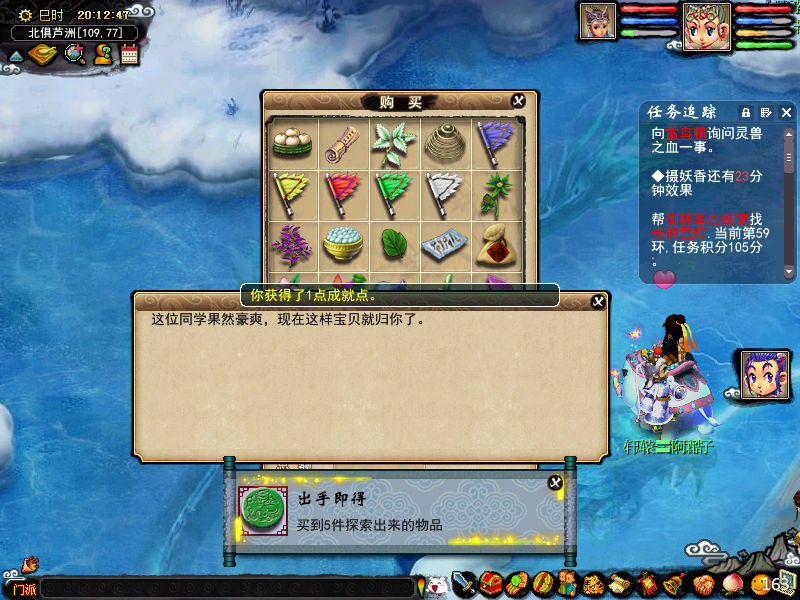The height and width of the screenshot is (600, 800).
Task: Pick the coiled incense item
Action: pyautogui.click(x=443, y=142)
